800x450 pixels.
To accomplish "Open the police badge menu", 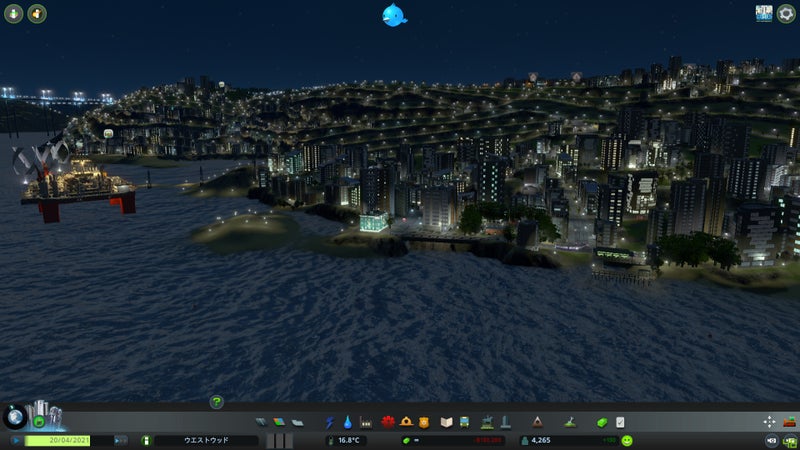I will 424,422.
